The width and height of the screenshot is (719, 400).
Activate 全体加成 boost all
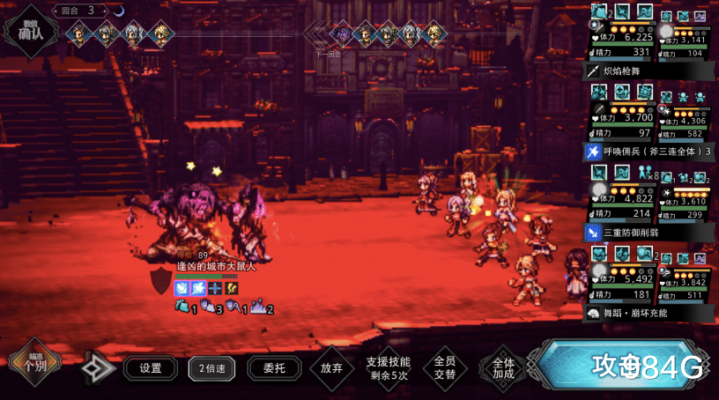tap(503, 368)
